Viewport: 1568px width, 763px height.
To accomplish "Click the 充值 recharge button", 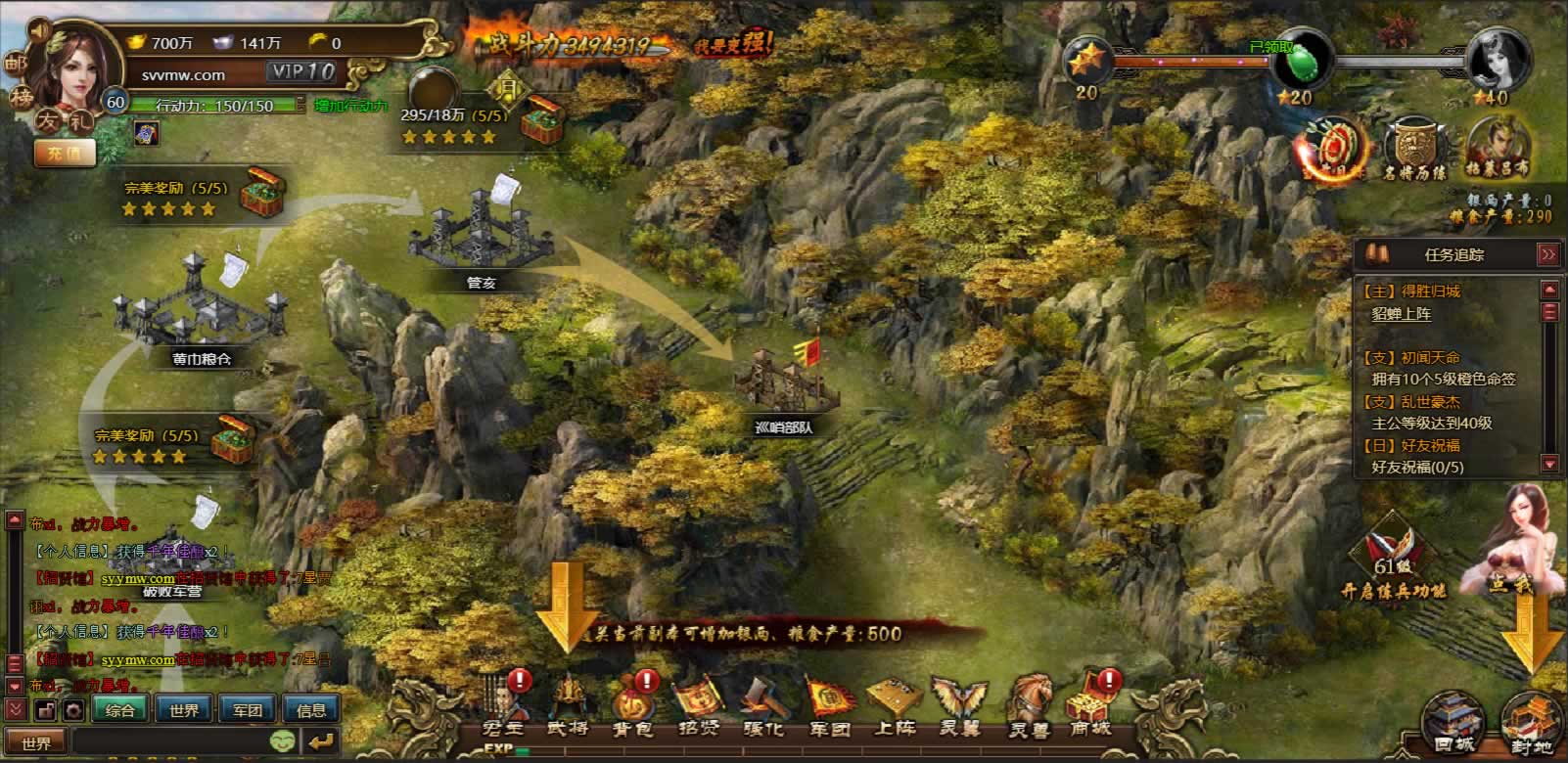I will (x=65, y=153).
